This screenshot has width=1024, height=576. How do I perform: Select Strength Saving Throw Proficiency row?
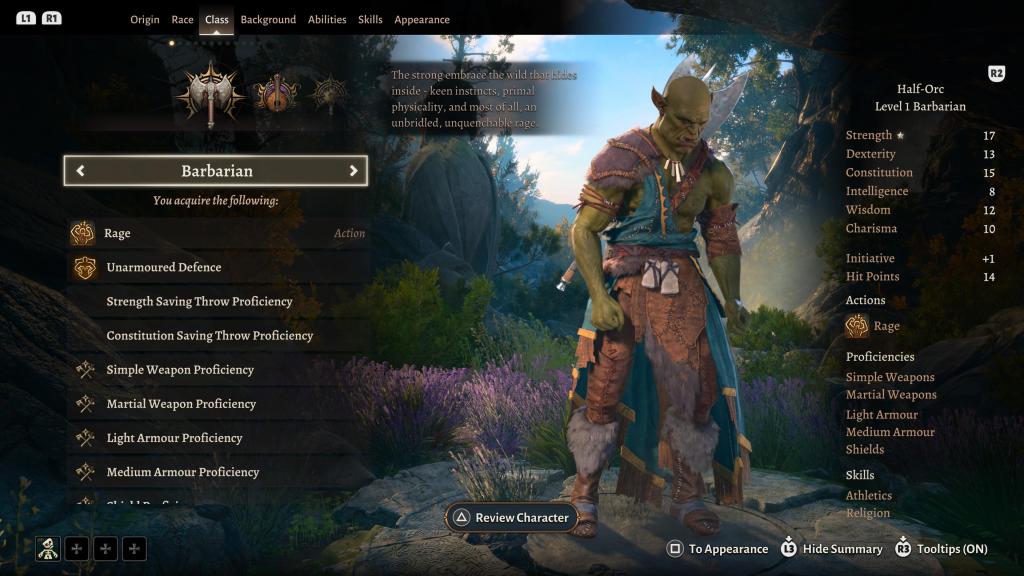click(x=216, y=302)
